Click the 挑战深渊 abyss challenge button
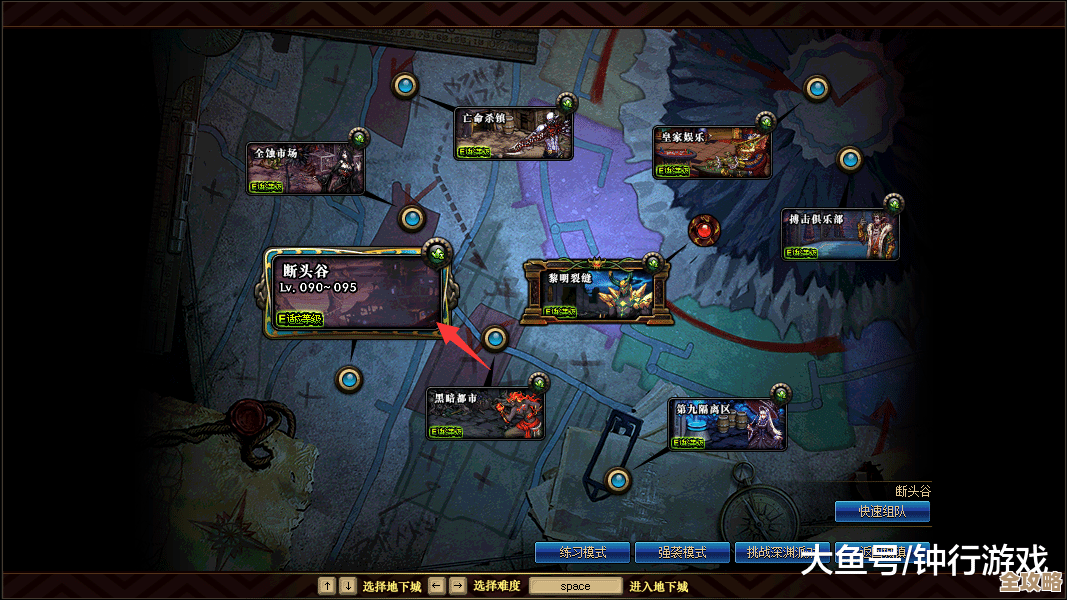The width and height of the screenshot is (1067, 600). click(x=770, y=552)
